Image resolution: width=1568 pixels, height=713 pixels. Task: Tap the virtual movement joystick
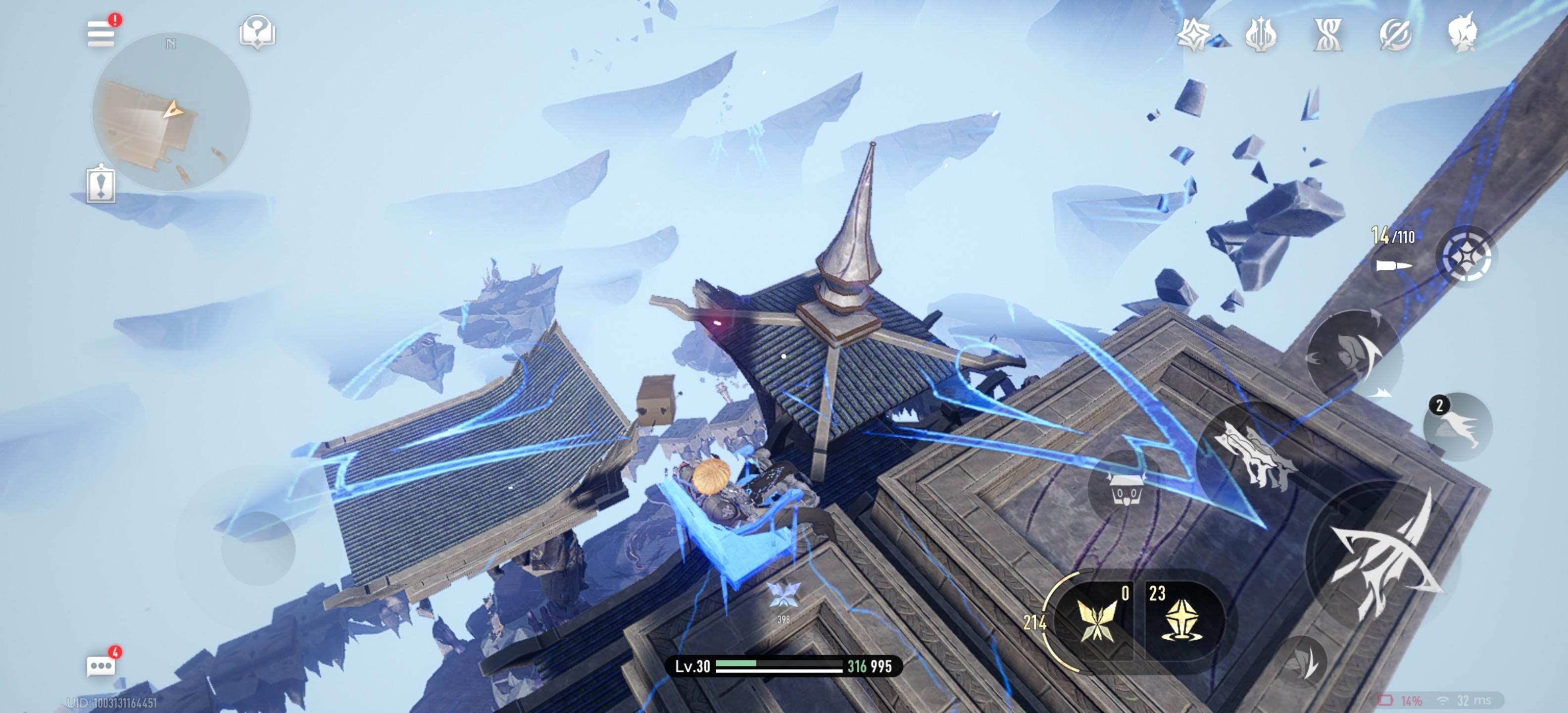click(258, 549)
